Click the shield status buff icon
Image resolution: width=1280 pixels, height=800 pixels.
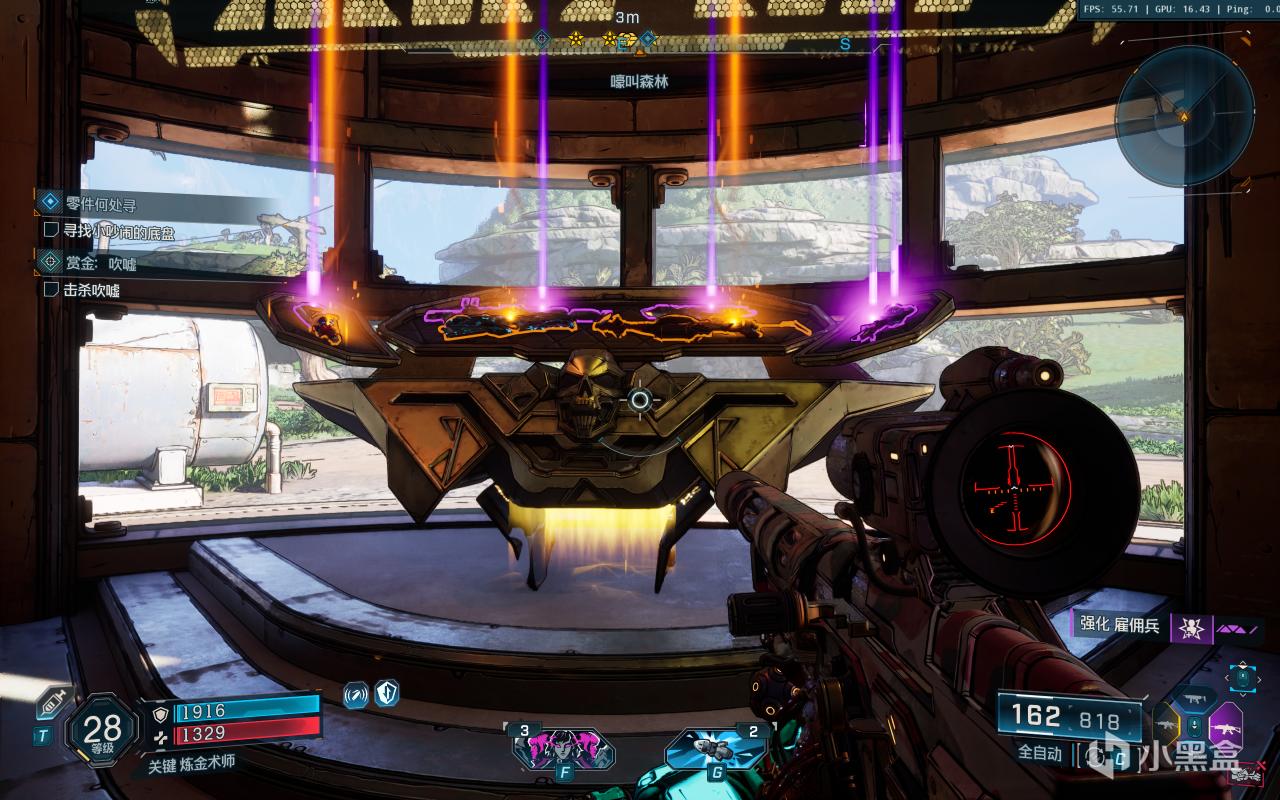click(x=387, y=693)
